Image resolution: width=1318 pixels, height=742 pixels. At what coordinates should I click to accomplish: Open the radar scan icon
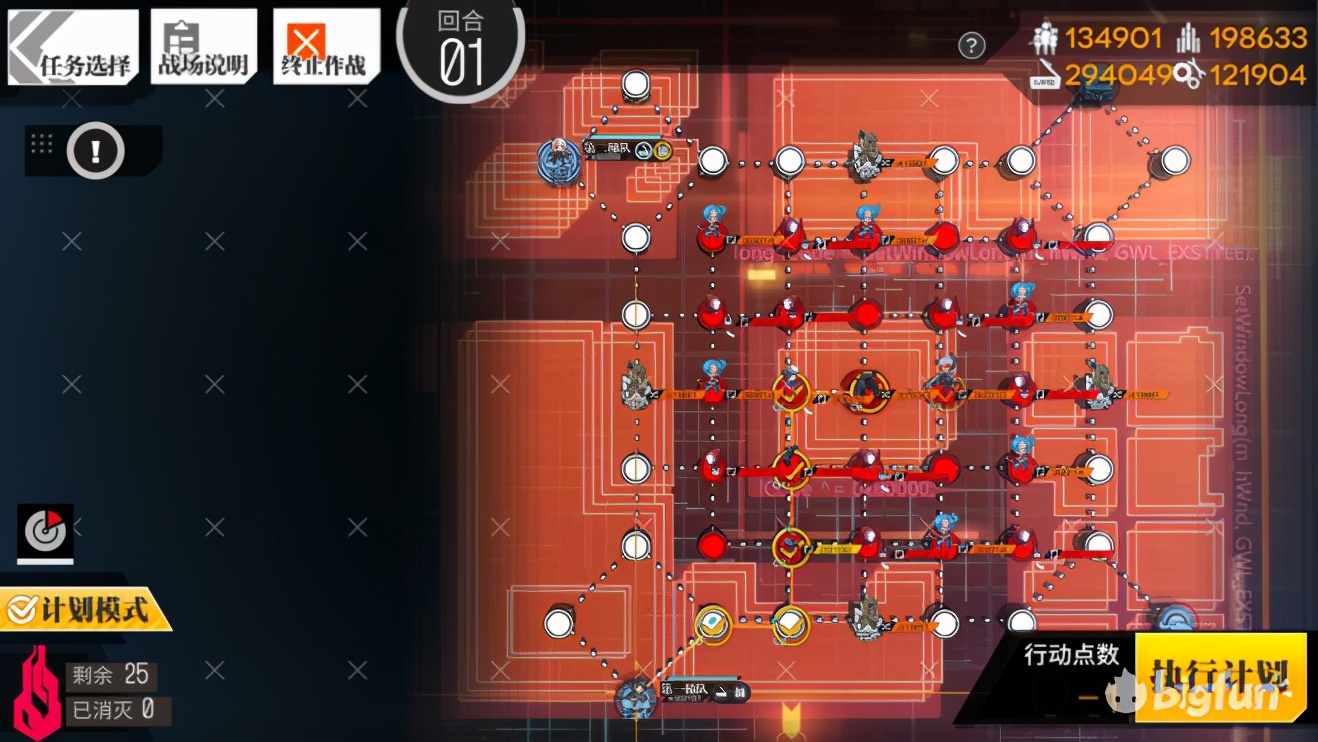coord(45,532)
